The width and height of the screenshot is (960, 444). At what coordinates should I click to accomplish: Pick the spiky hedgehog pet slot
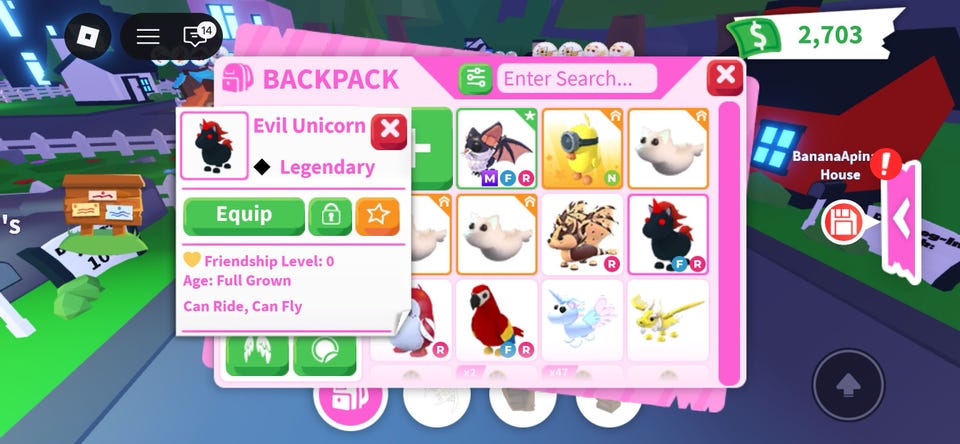[x=582, y=234]
